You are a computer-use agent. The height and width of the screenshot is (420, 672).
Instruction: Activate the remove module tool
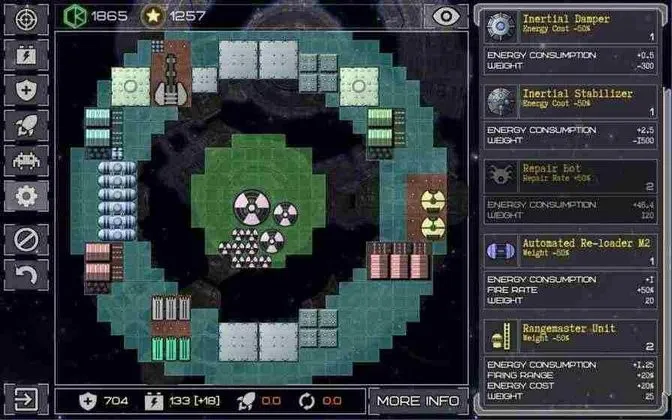[26, 240]
